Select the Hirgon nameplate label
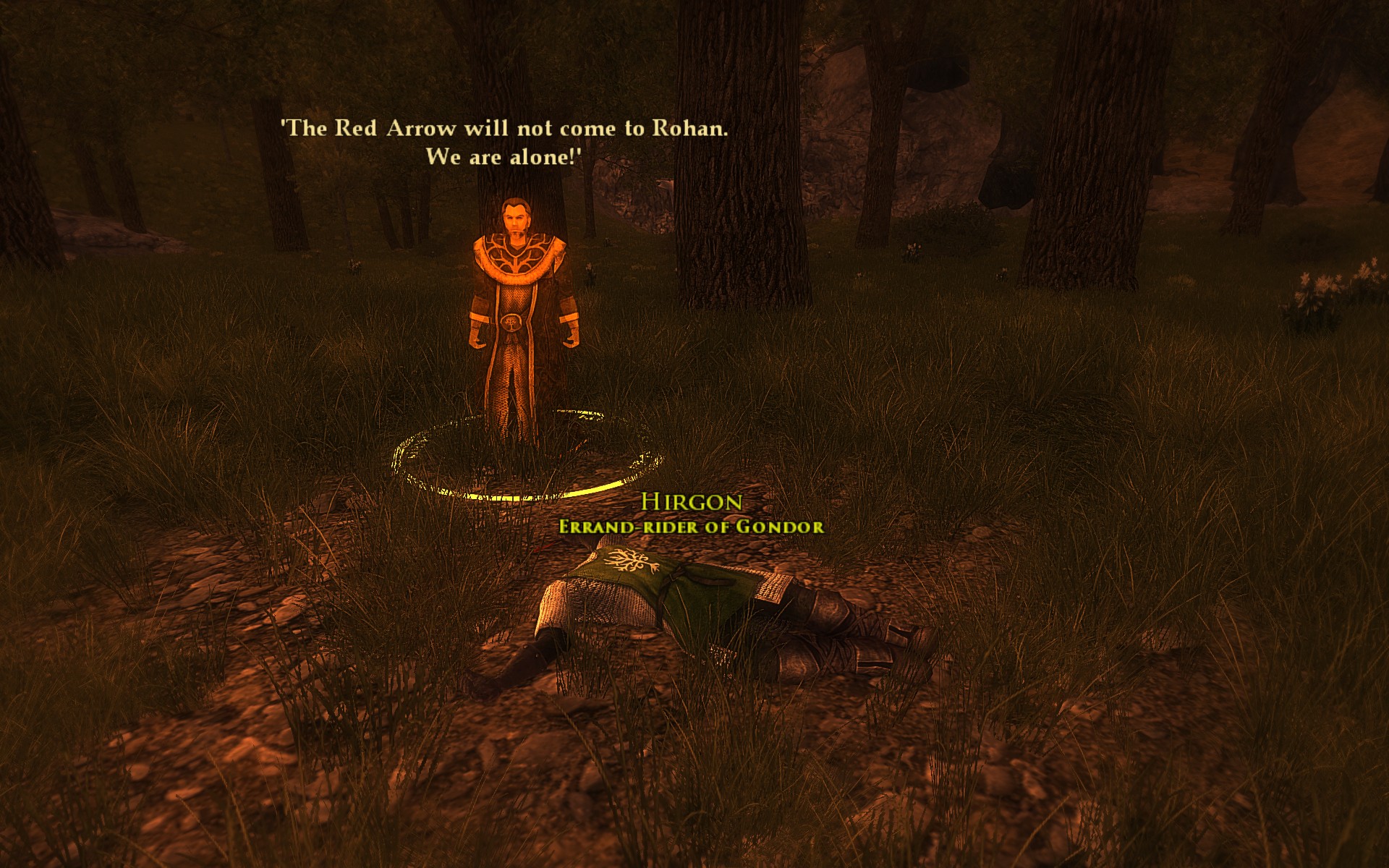The image size is (1389, 868). [x=692, y=502]
